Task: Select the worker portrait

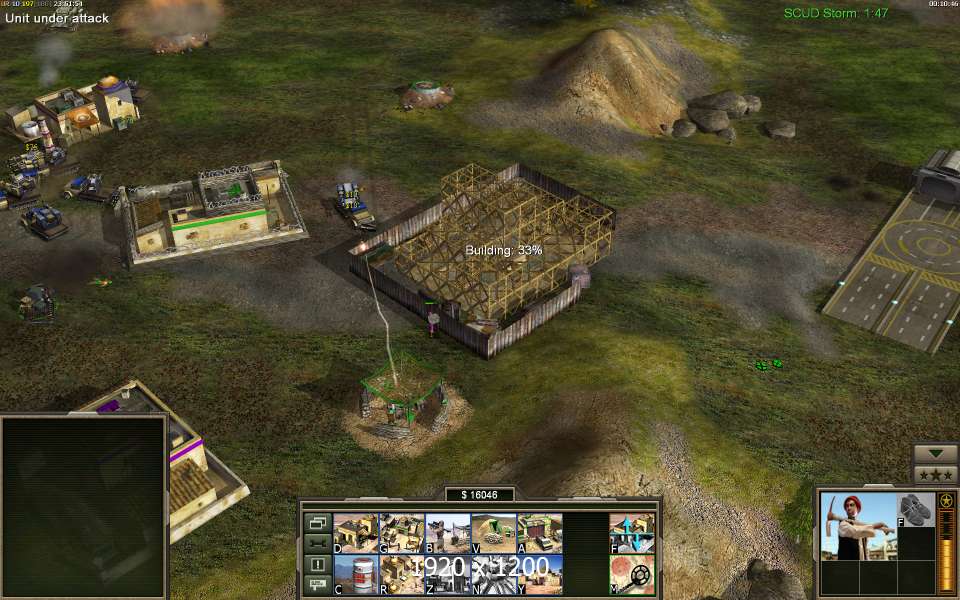Action: click(858, 526)
